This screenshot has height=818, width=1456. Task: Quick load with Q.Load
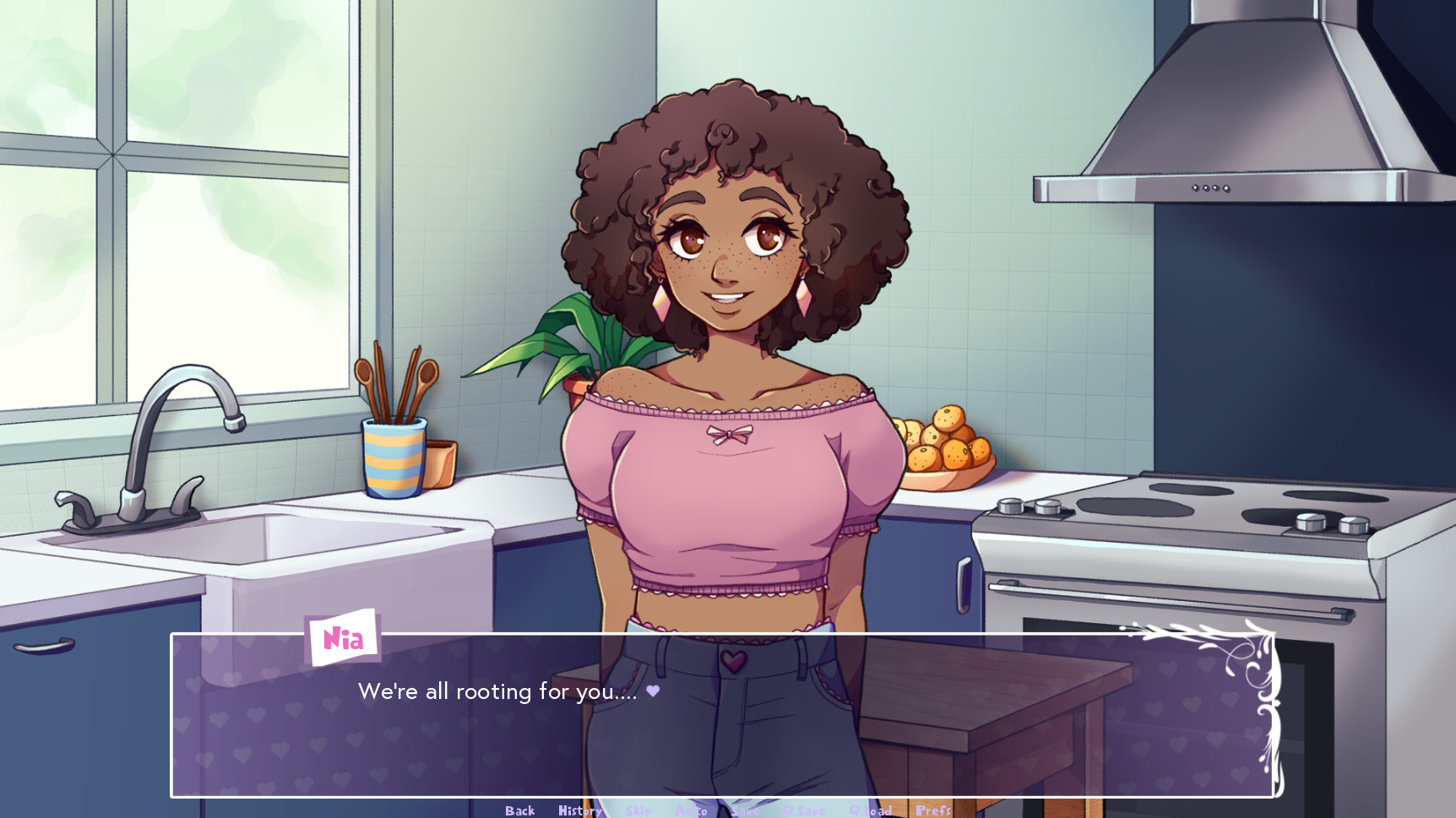click(x=872, y=809)
